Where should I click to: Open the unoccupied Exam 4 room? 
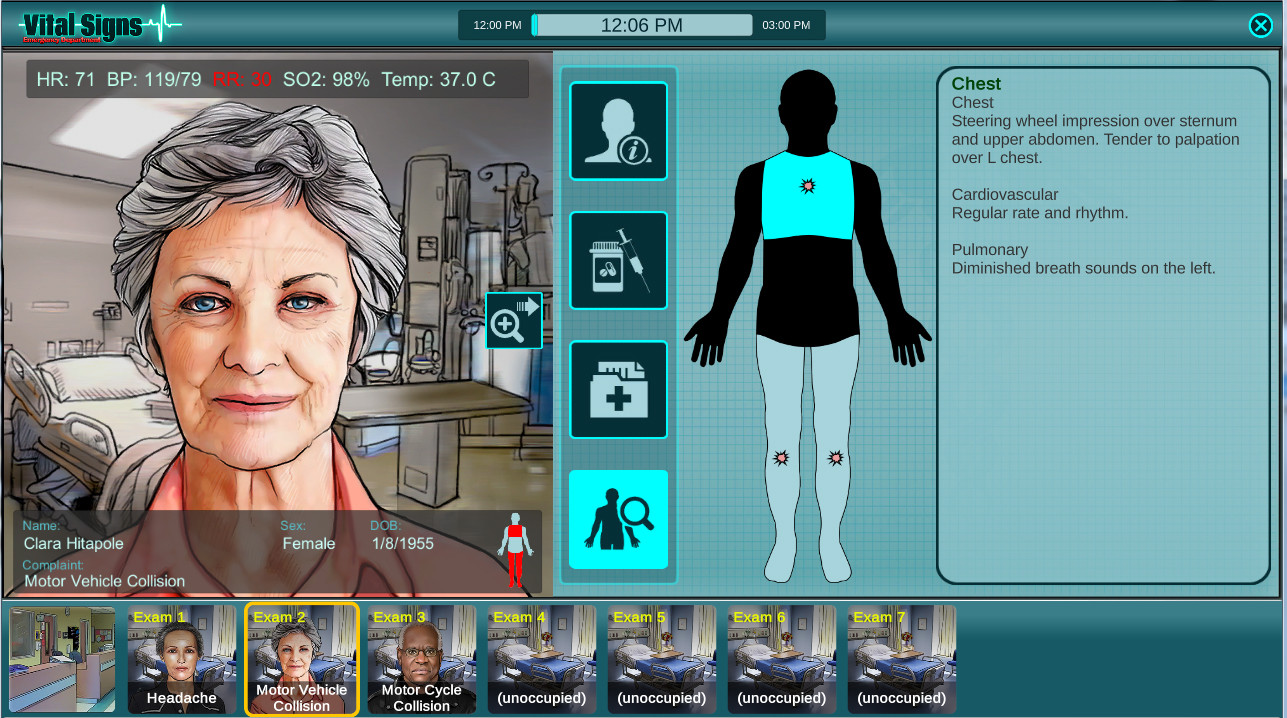coord(542,659)
